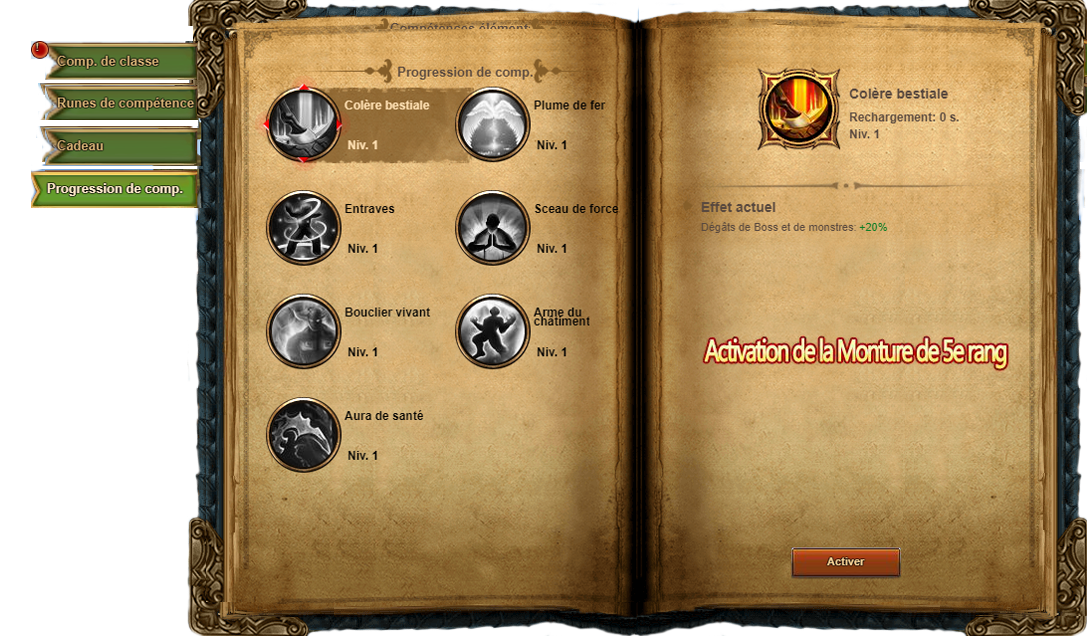Open the Cadeau tab
Viewport: 1087px width, 636px height.
[x=118, y=146]
